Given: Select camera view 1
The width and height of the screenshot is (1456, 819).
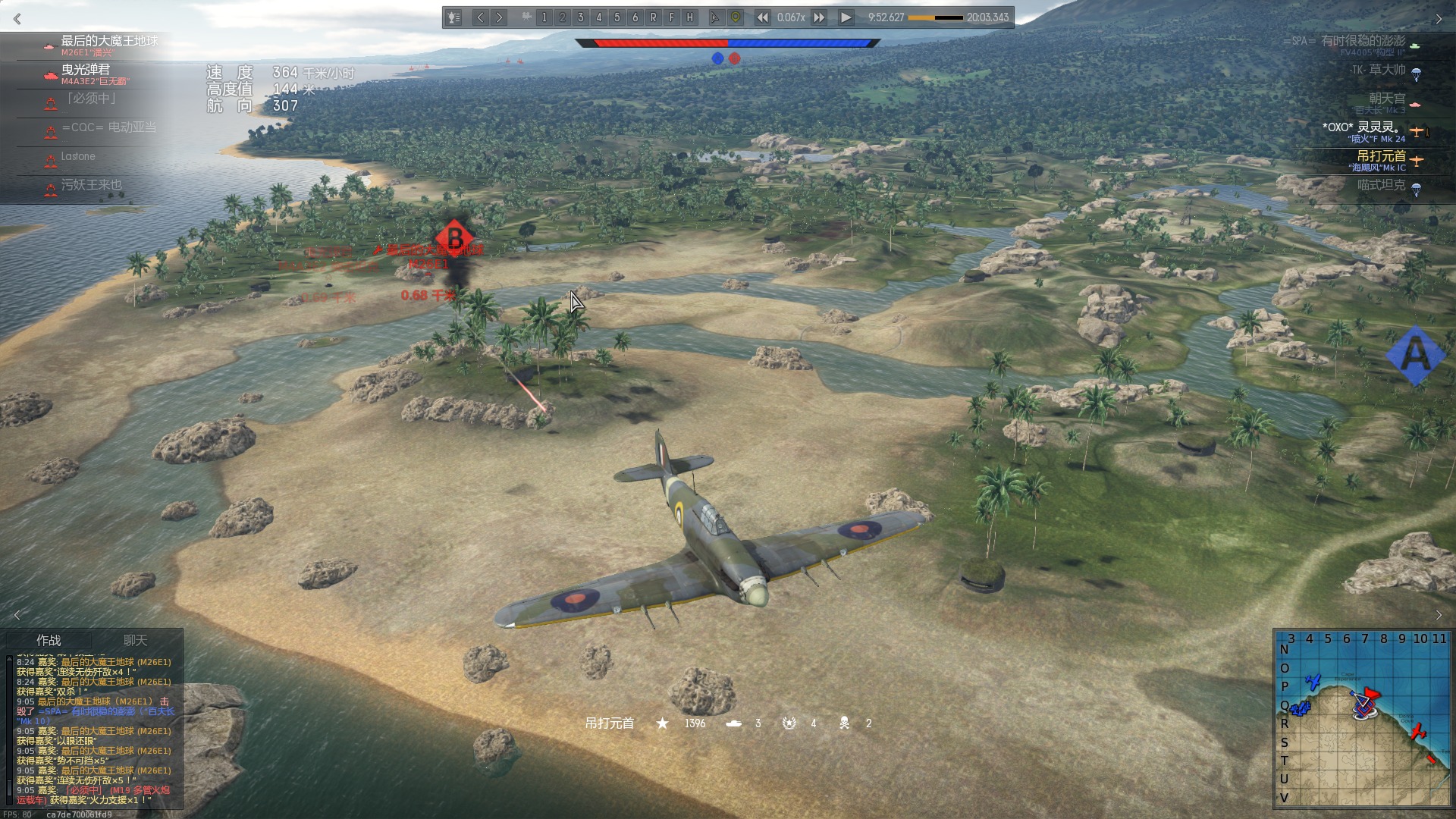Looking at the screenshot, I should tap(544, 17).
